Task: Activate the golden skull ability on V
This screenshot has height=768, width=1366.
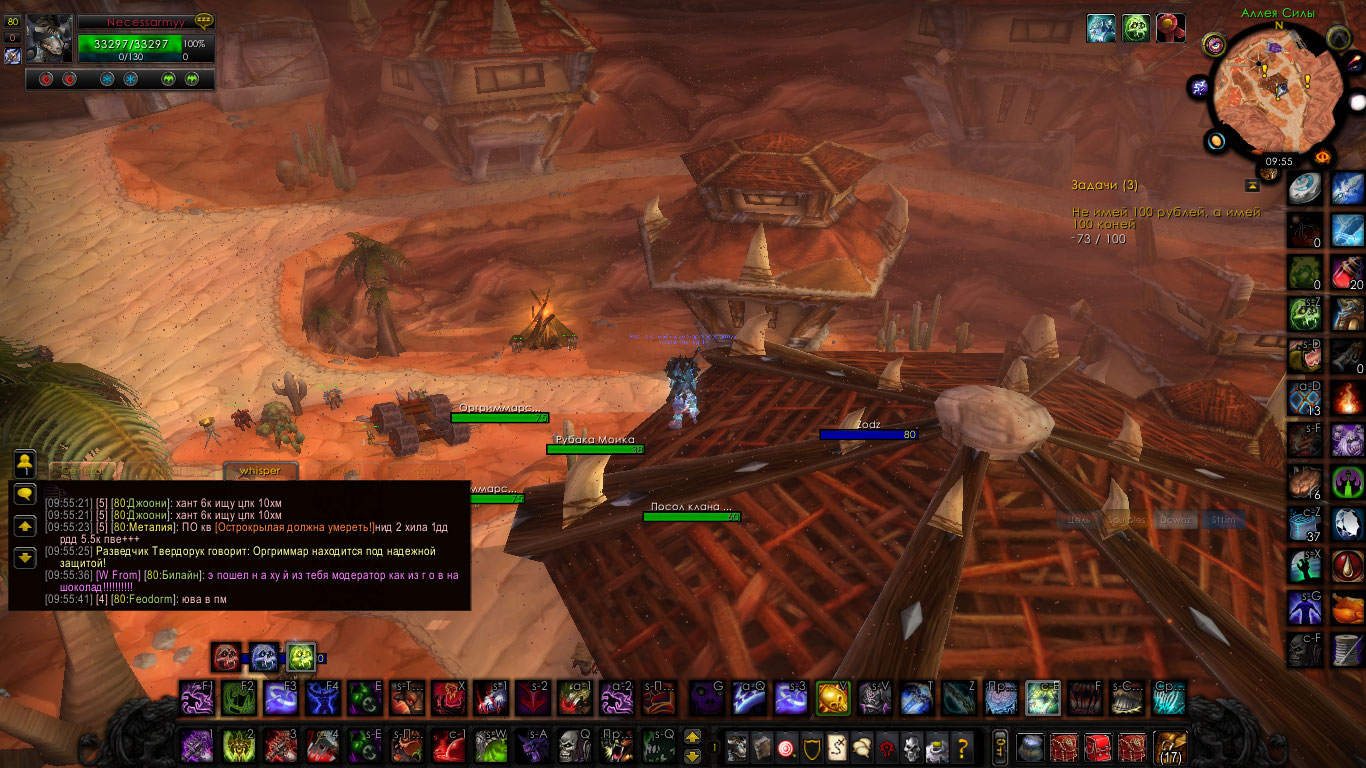Action: tap(832, 697)
